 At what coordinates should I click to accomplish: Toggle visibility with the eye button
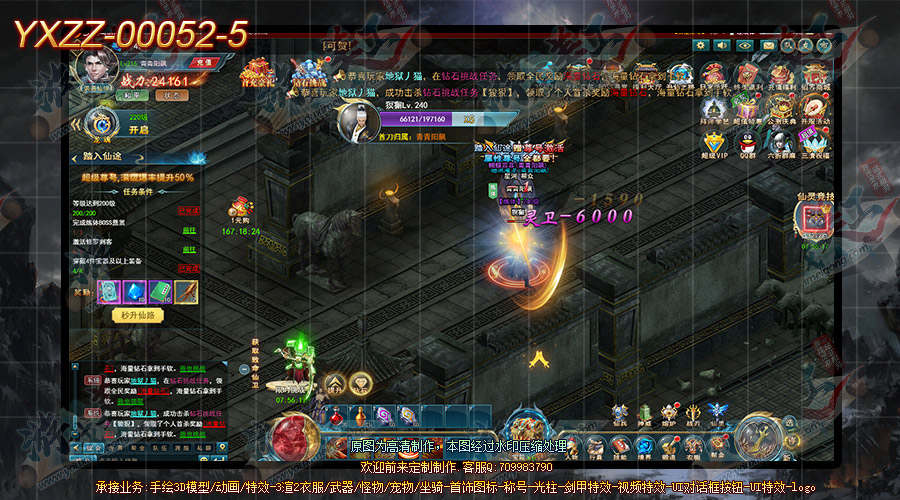click(x=745, y=46)
